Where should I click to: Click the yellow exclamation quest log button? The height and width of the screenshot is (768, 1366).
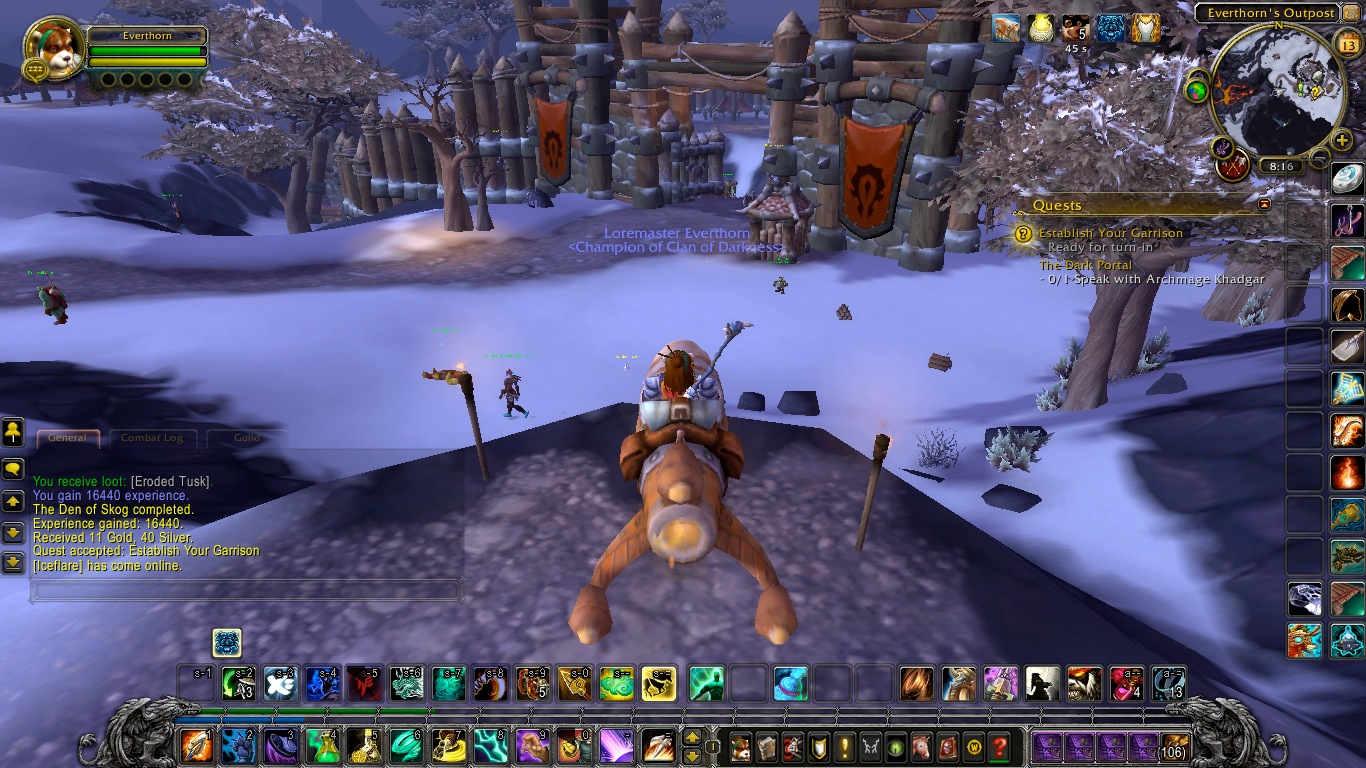(846, 746)
